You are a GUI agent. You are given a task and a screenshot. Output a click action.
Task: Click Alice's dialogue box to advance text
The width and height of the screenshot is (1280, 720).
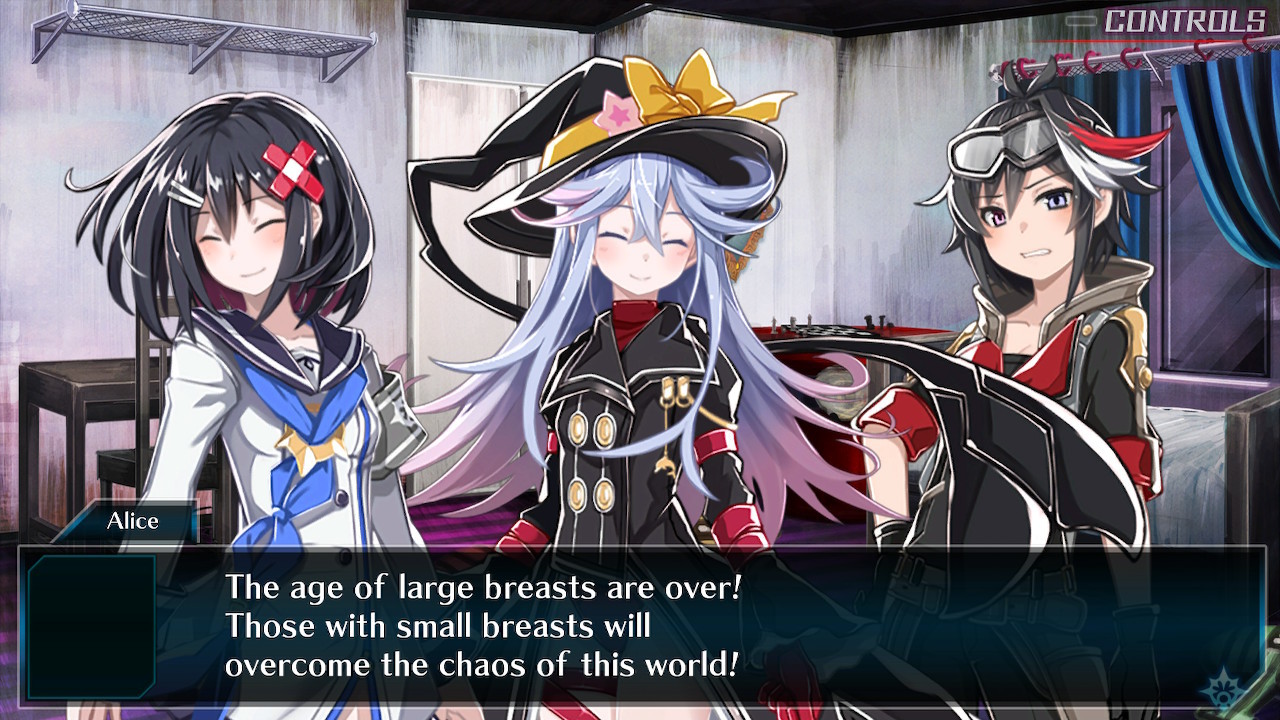click(x=640, y=624)
